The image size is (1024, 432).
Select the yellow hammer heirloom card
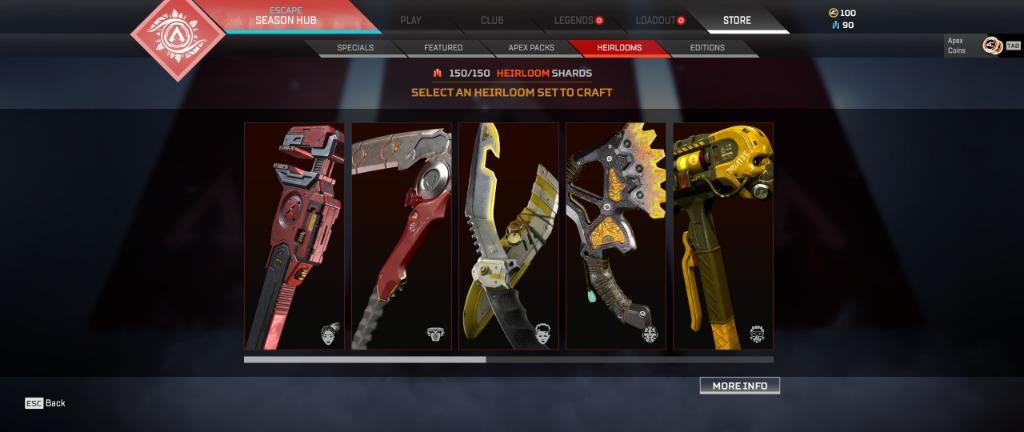pos(722,236)
